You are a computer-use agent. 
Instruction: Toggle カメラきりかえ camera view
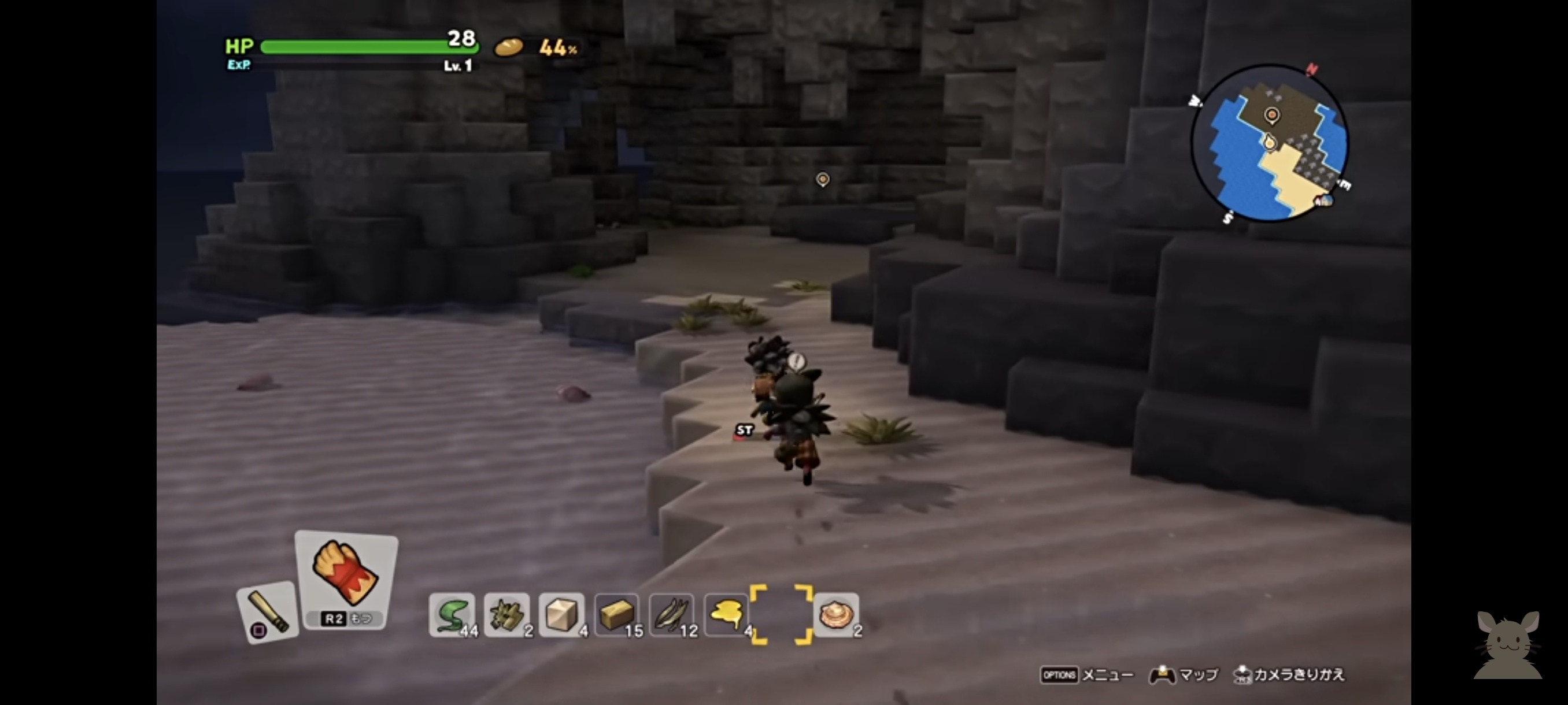click(x=1288, y=674)
